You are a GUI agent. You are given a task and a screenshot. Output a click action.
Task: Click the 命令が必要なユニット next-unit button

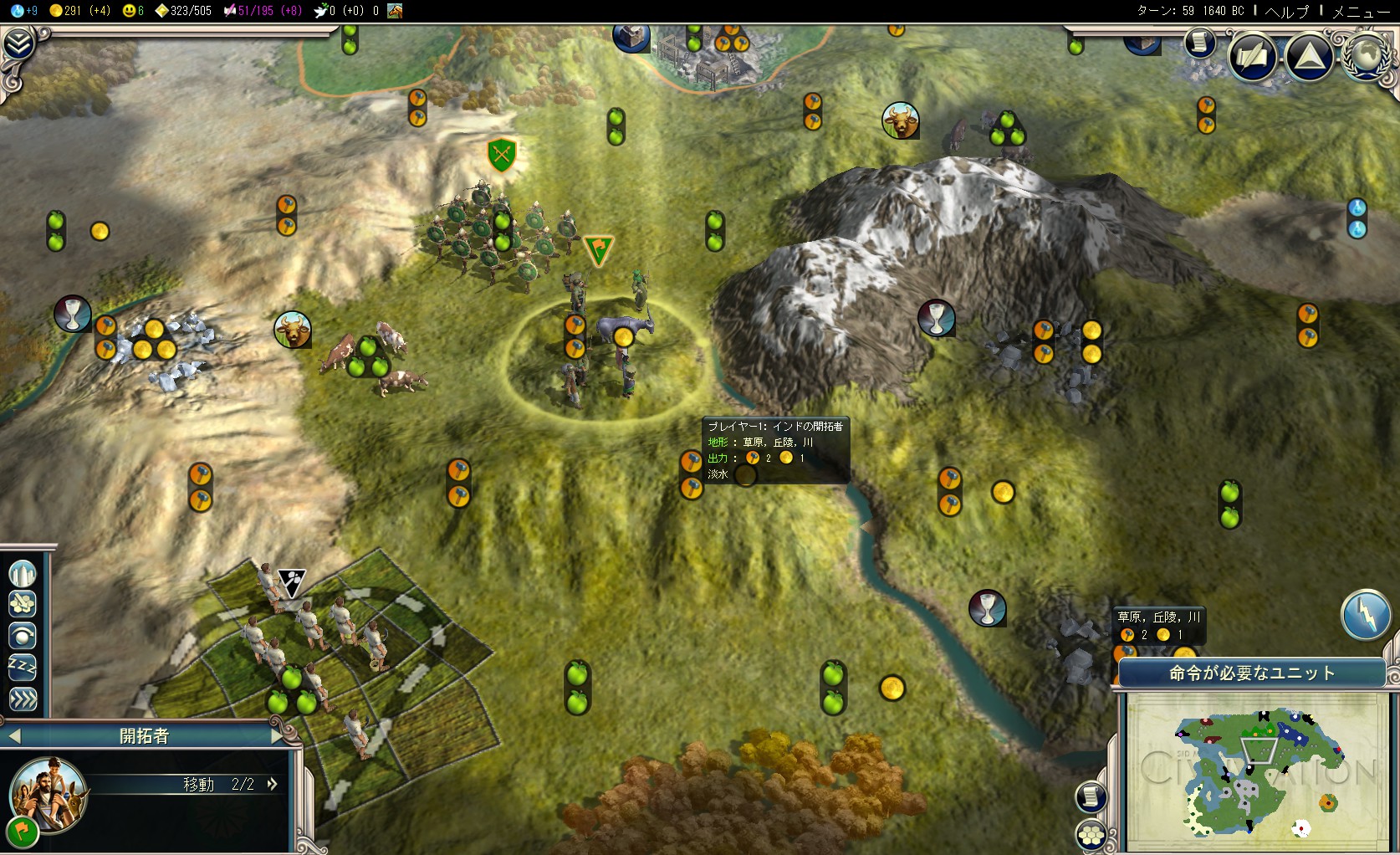click(x=1251, y=673)
